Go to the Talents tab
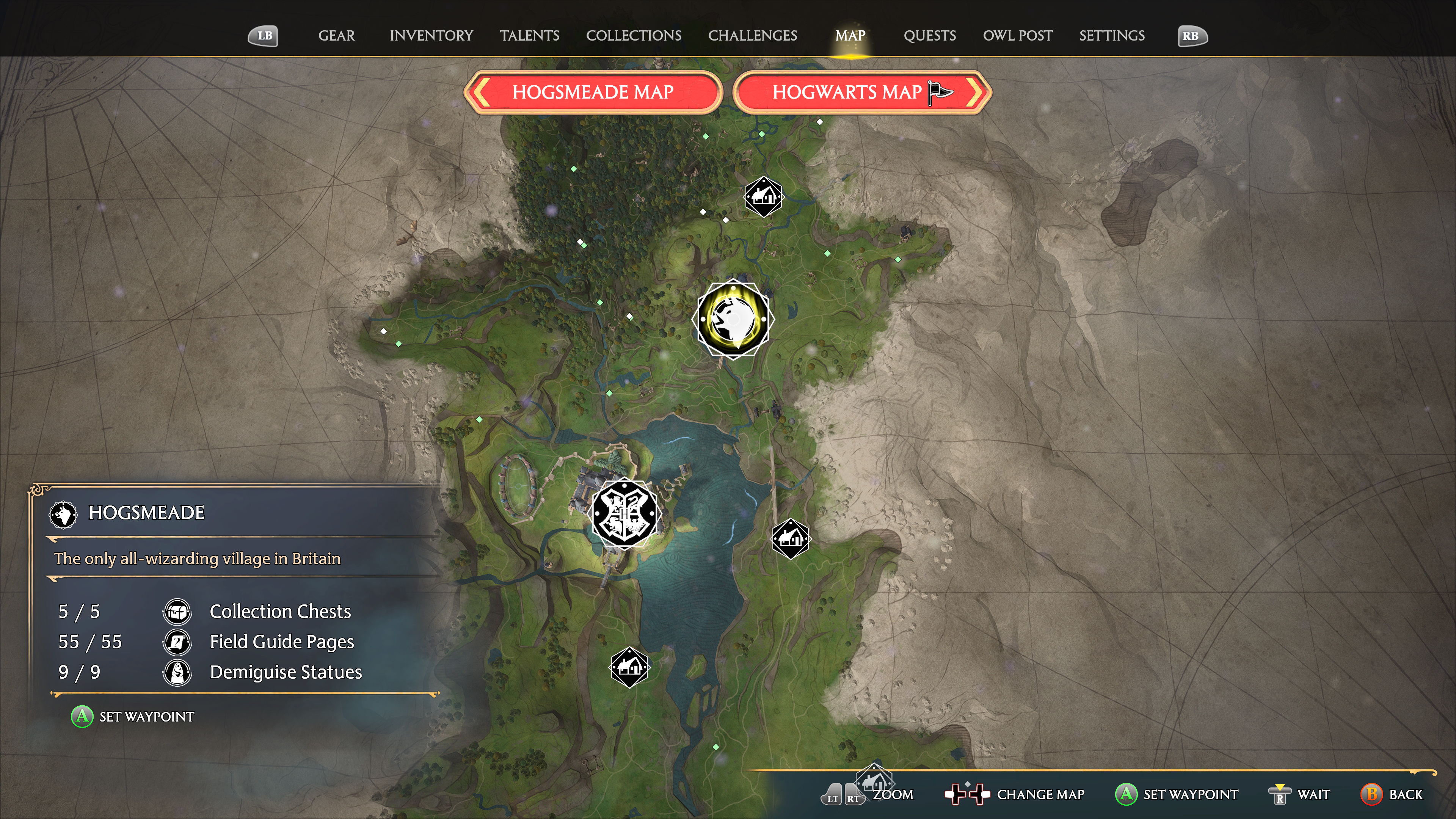 (x=529, y=36)
